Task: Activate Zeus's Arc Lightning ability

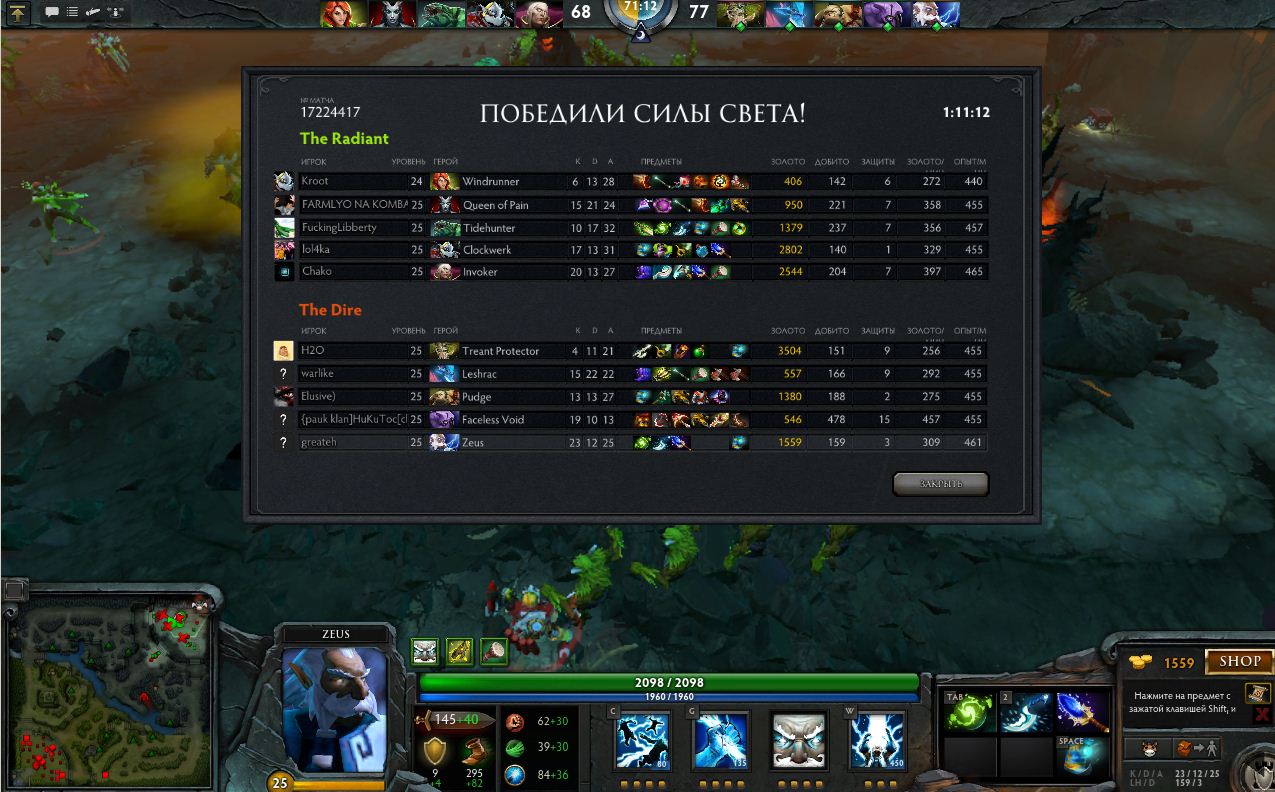Action: point(642,740)
